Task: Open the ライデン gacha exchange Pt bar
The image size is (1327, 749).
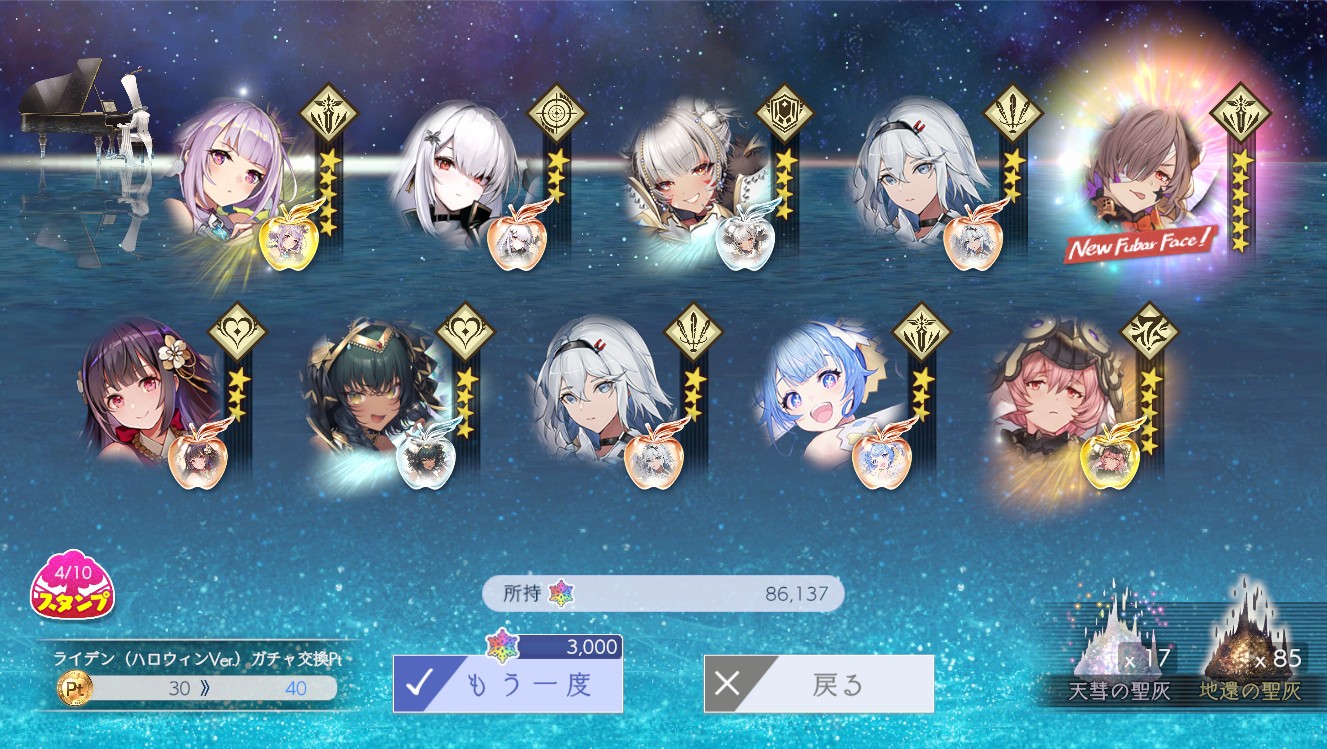Action: coord(198,688)
